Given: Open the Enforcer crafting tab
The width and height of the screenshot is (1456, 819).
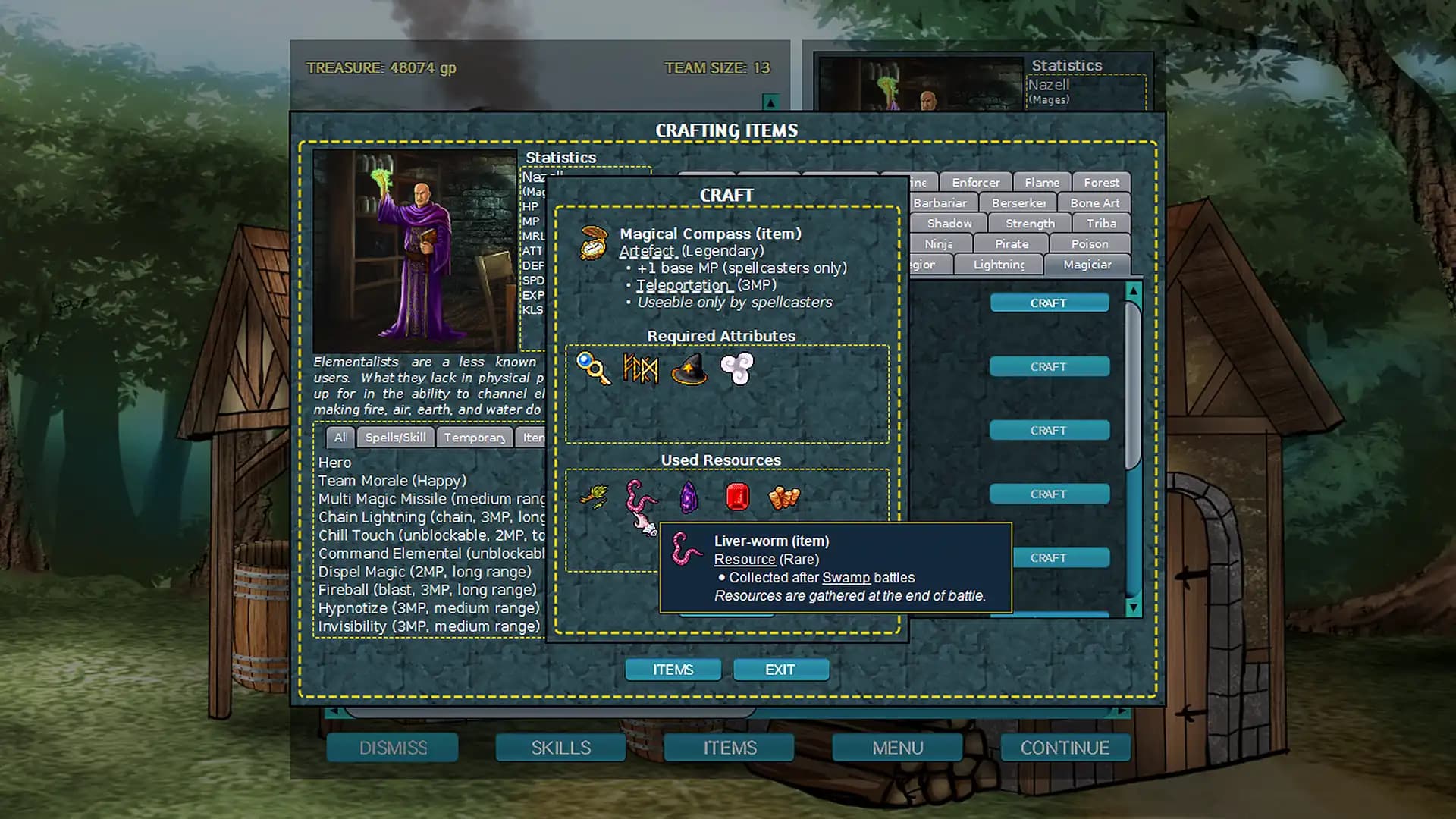Looking at the screenshot, I should click(x=975, y=183).
